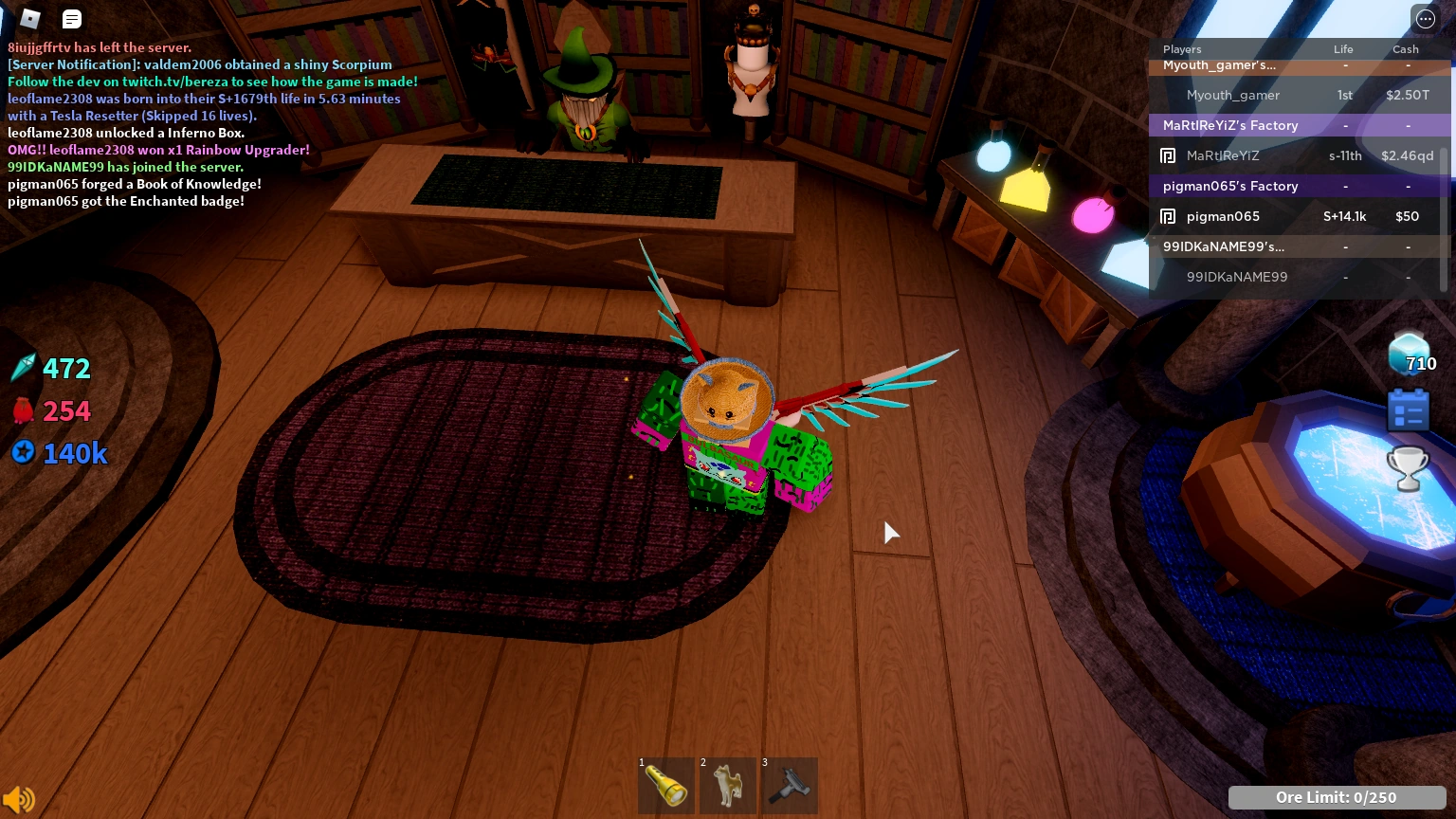Image resolution: width=1456 pixels, height=819 pixels.
Task: Click Myouth_gamer in the leaderboard
Action: [1233, 95]
